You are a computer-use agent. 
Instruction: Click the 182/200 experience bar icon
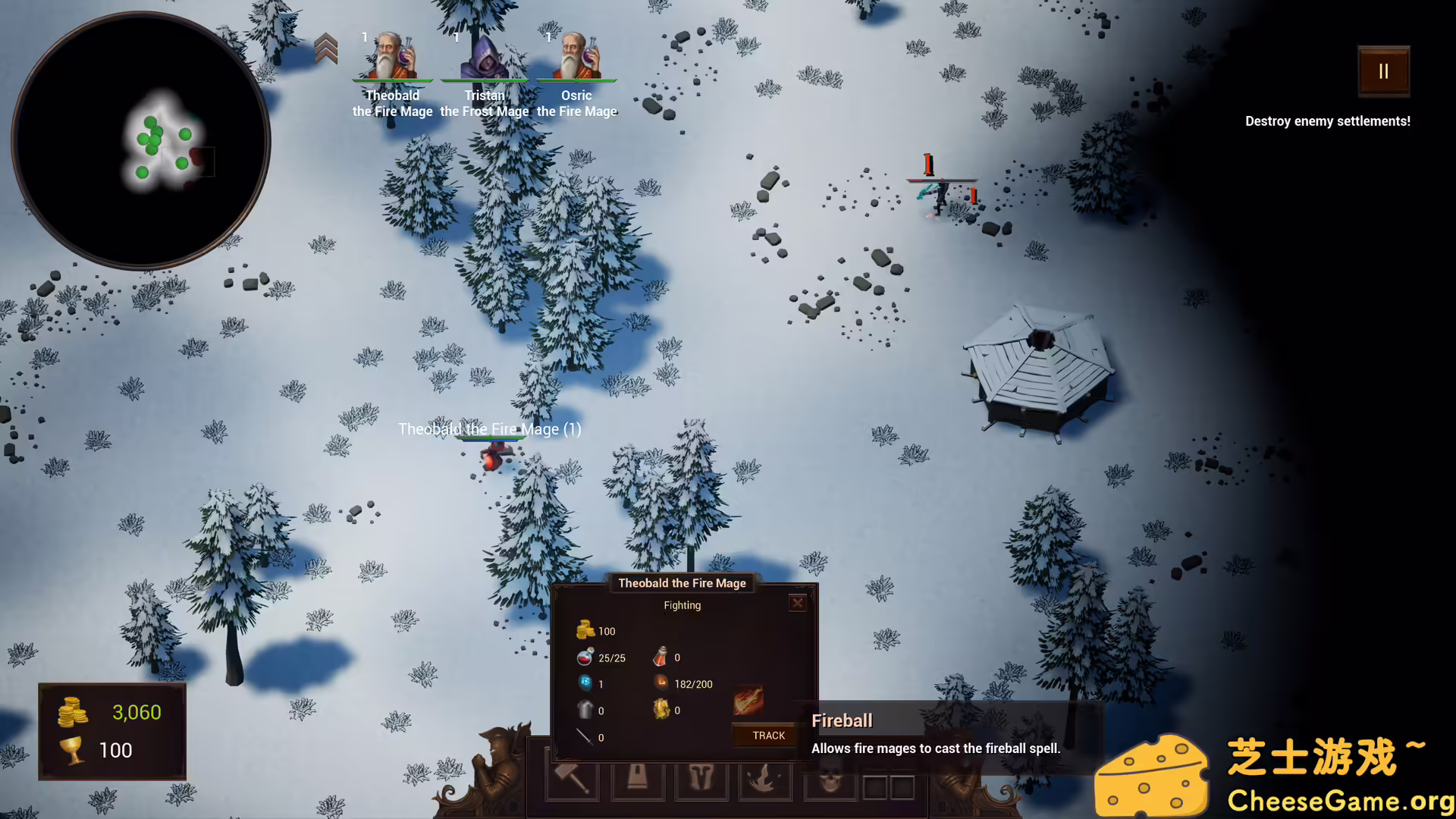(x=661, y=682)
